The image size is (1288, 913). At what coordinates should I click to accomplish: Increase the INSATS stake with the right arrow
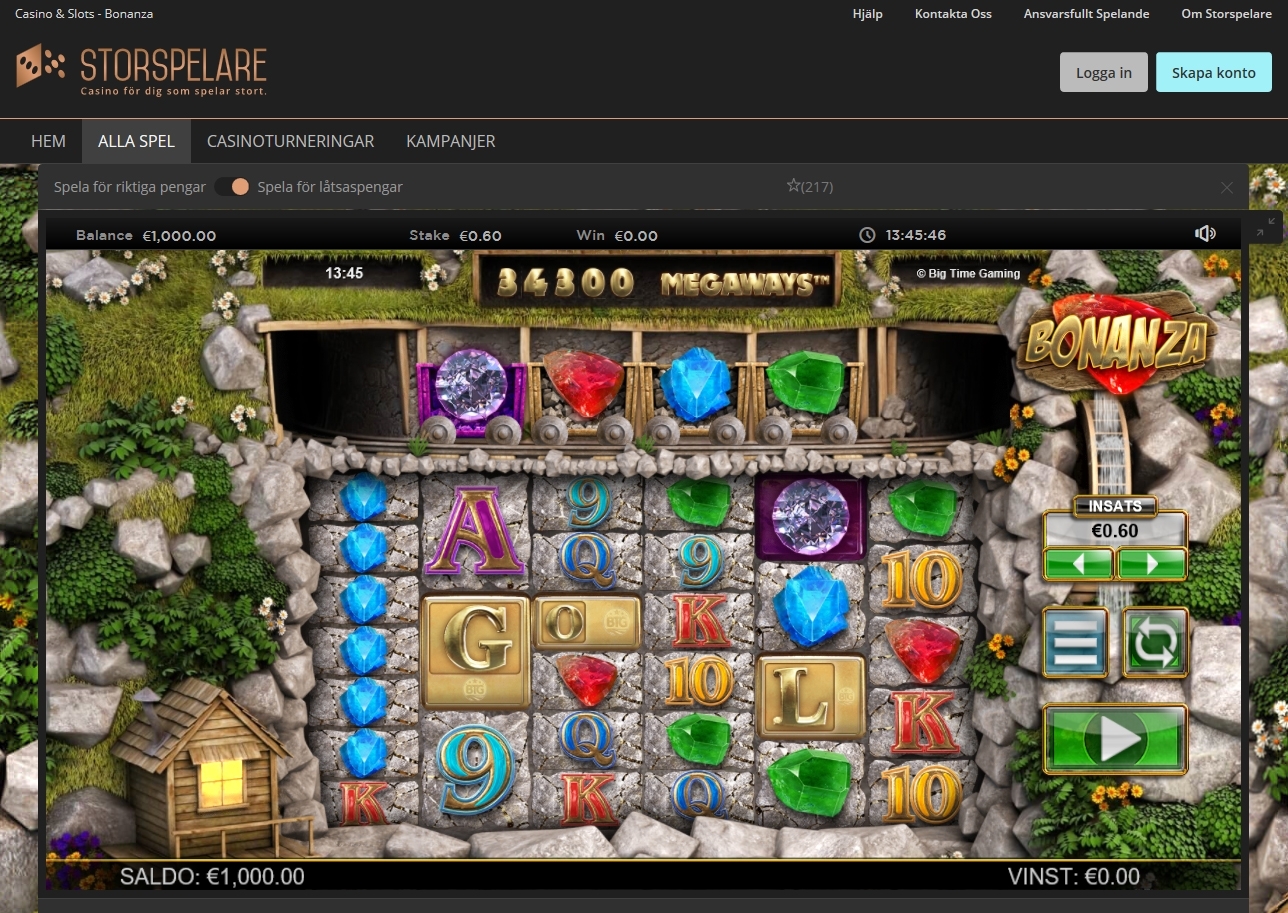pyautogui.click(x=1150, y=563)
